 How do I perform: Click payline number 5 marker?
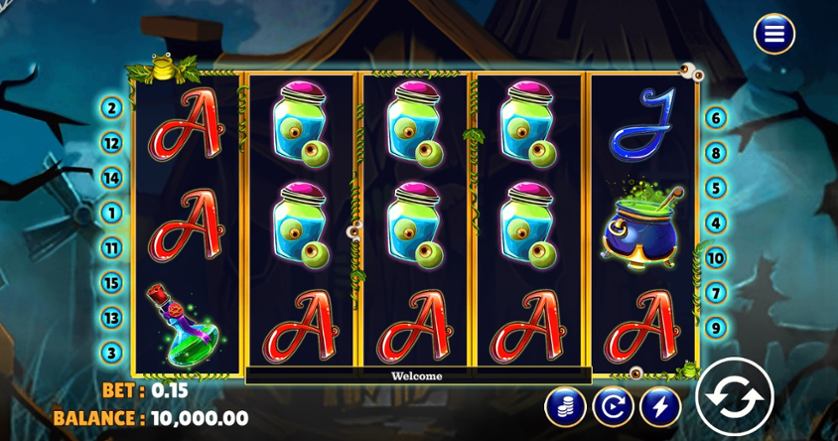click(x=715, y=187)
